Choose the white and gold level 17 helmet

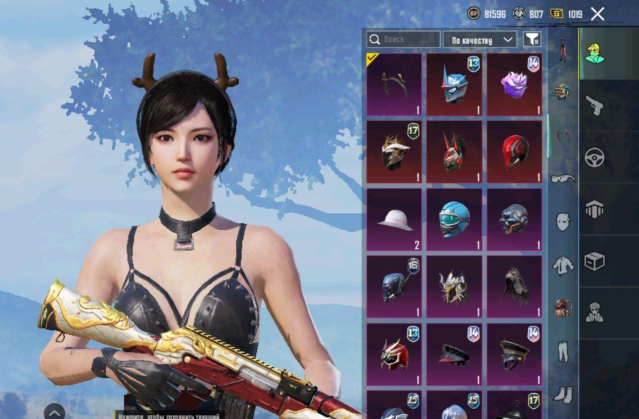[393, 151]
